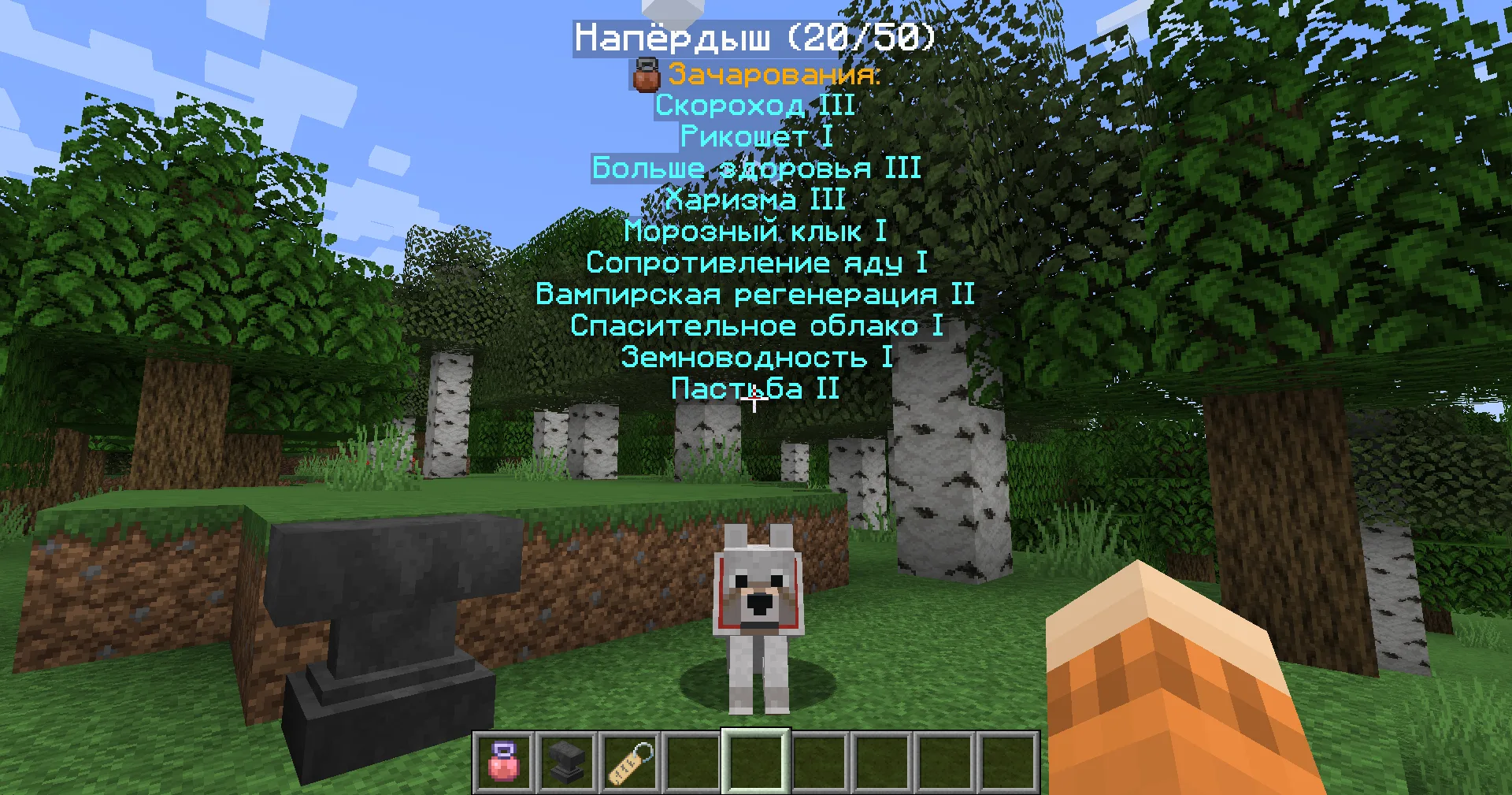Click the Вампирская регенерация II entry

(x=754, y=294)
